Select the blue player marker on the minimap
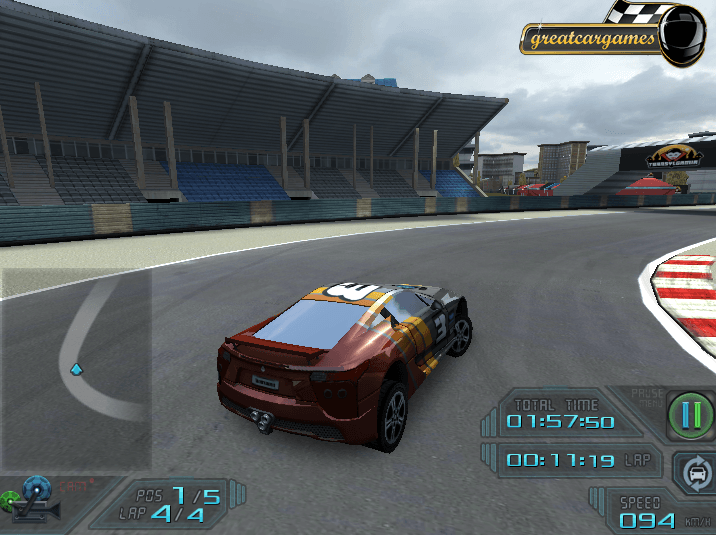This screenshot has height=535, width=716. coord(76,370)
